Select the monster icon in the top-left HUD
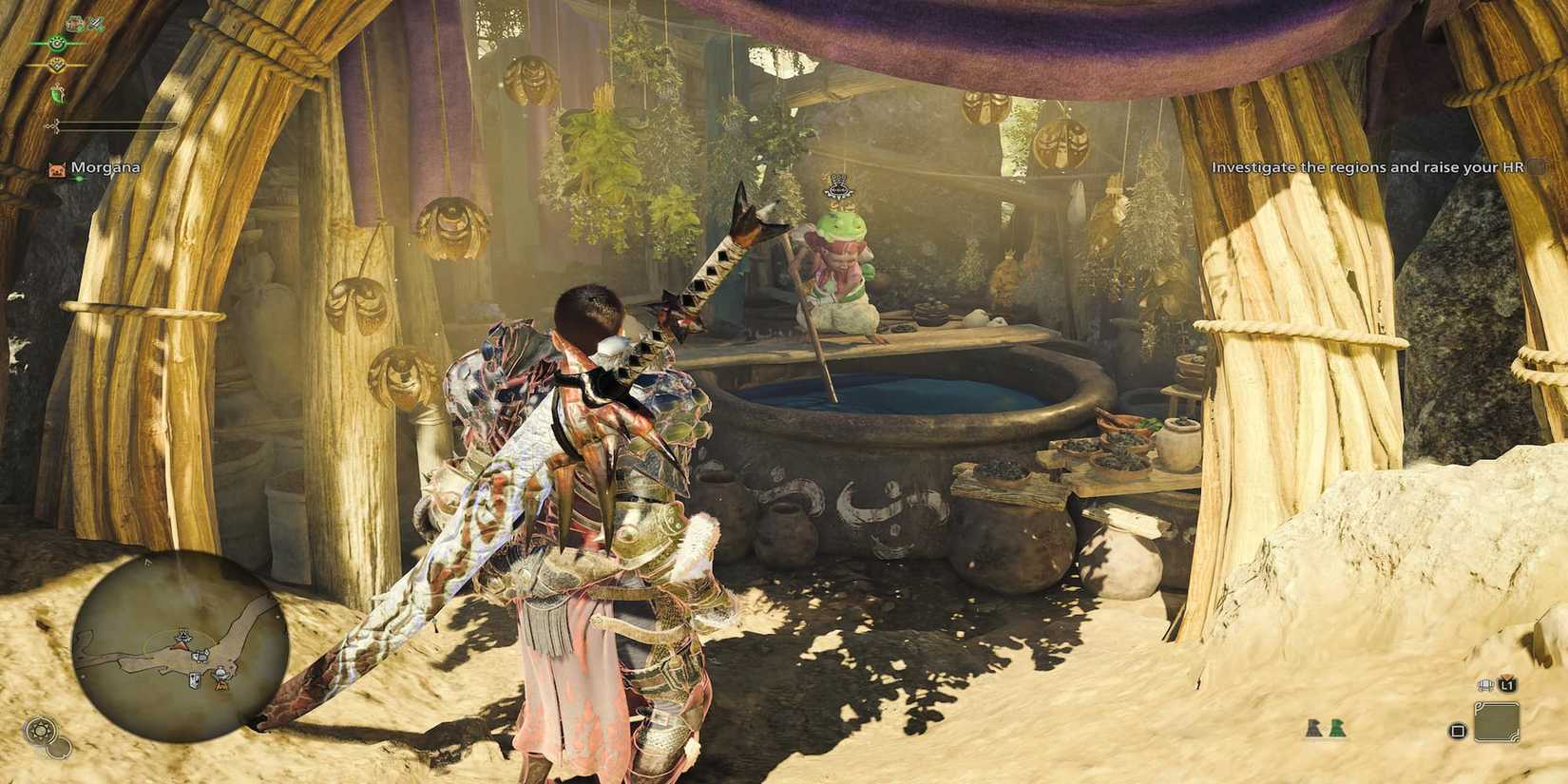The height and width of the screenshot is (784, 1568). coord(74,23)
